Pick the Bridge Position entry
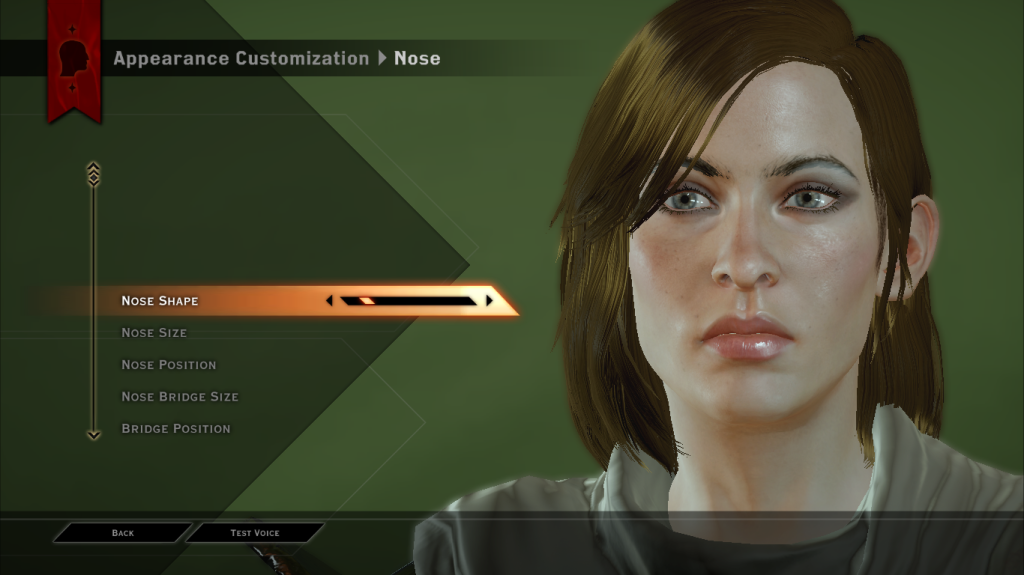Image resolution: width=1024 pixels, height=575 pixels. [176, 429]
